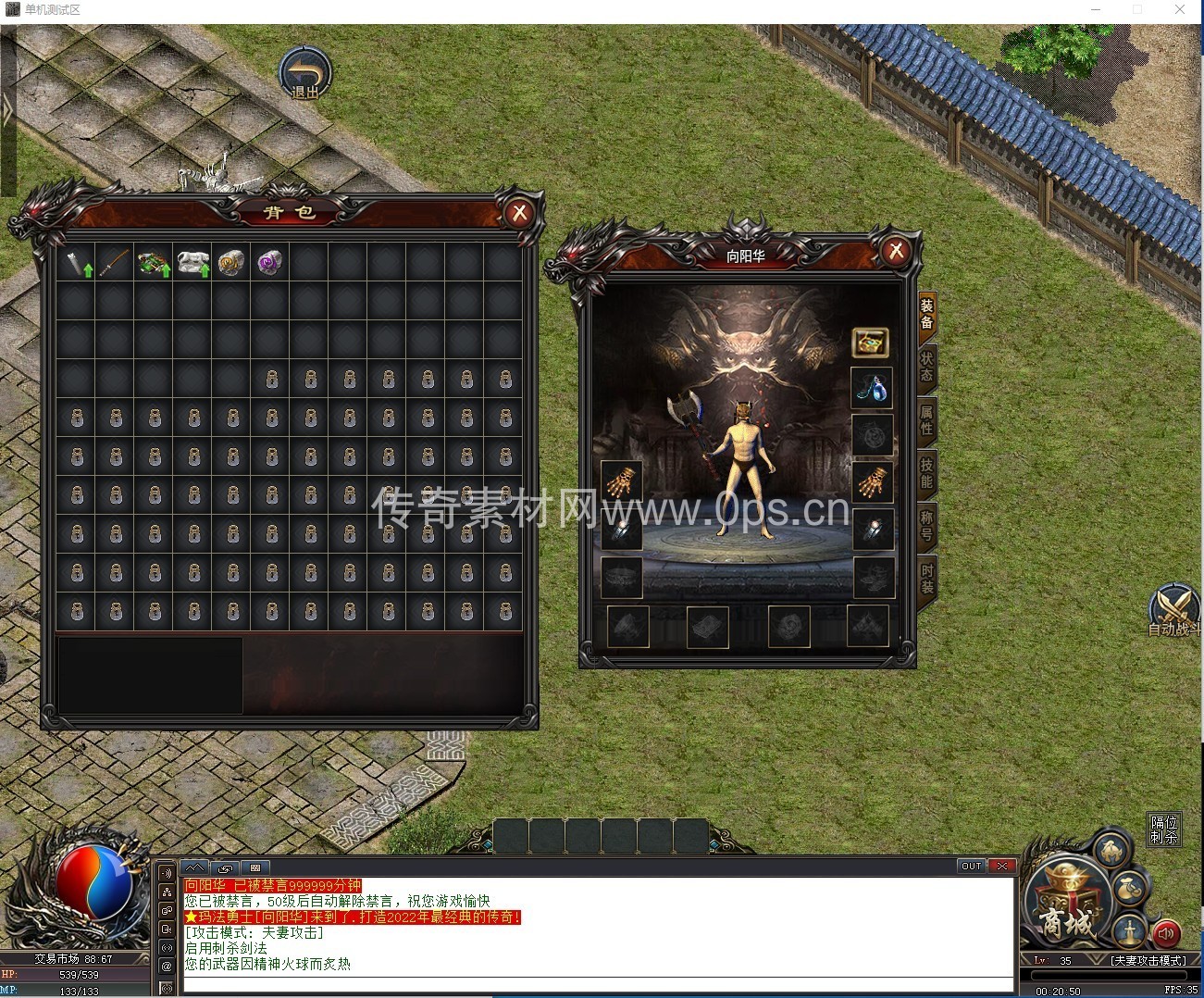
Task: Open the gold treasure chest icon
Action: tap(871, 343)
